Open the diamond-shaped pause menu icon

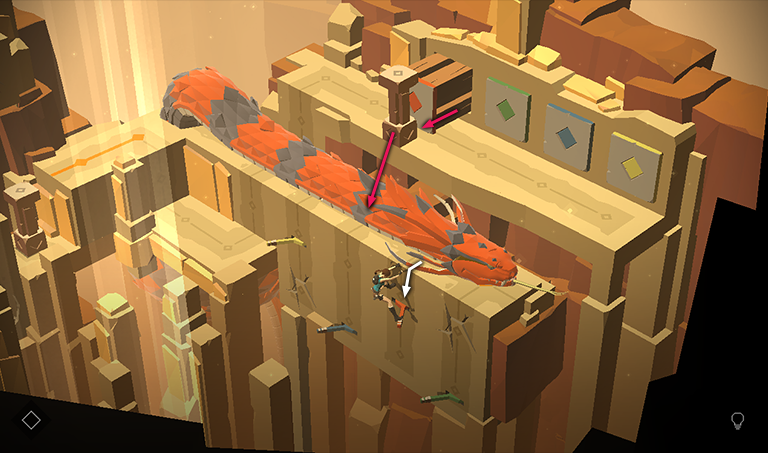[x=31, y=420]
